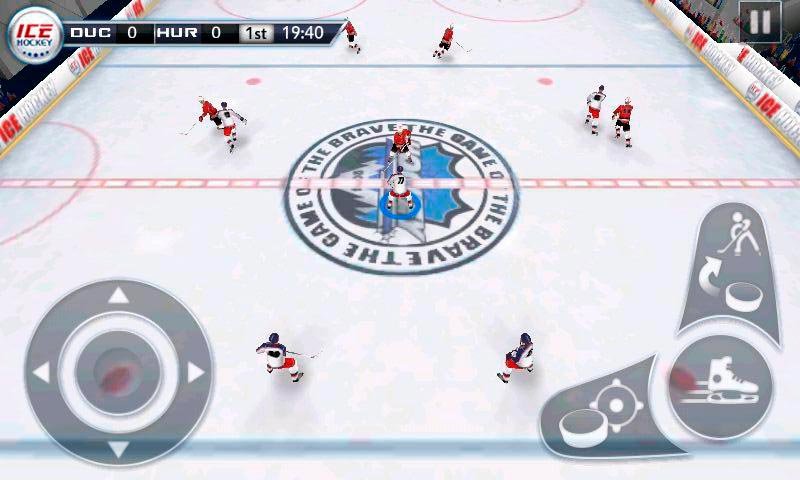Image resolution: width=800 pixels, height=480 pixels.
Task: Activate the skate sprint button
Action: click(716, 385)
